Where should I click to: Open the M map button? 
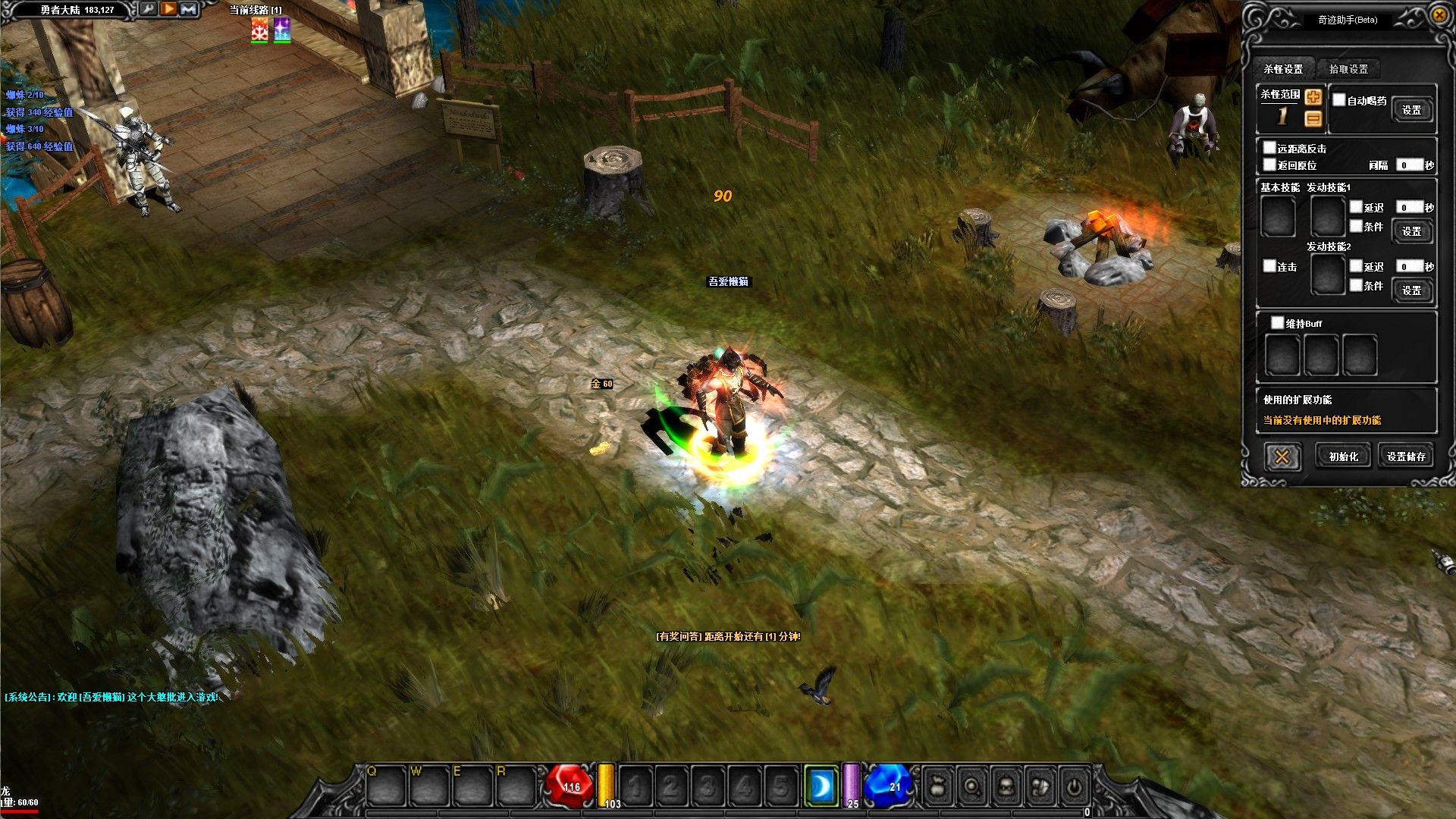(189, 9)
